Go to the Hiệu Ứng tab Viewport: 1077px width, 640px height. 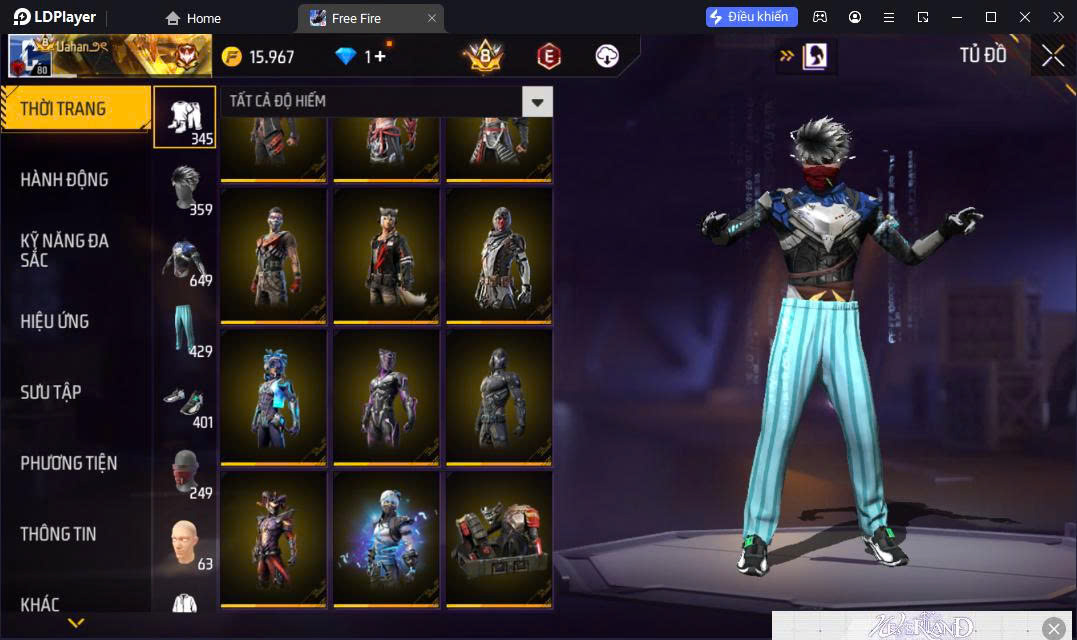pyautogui.click(x=55, y=321)
